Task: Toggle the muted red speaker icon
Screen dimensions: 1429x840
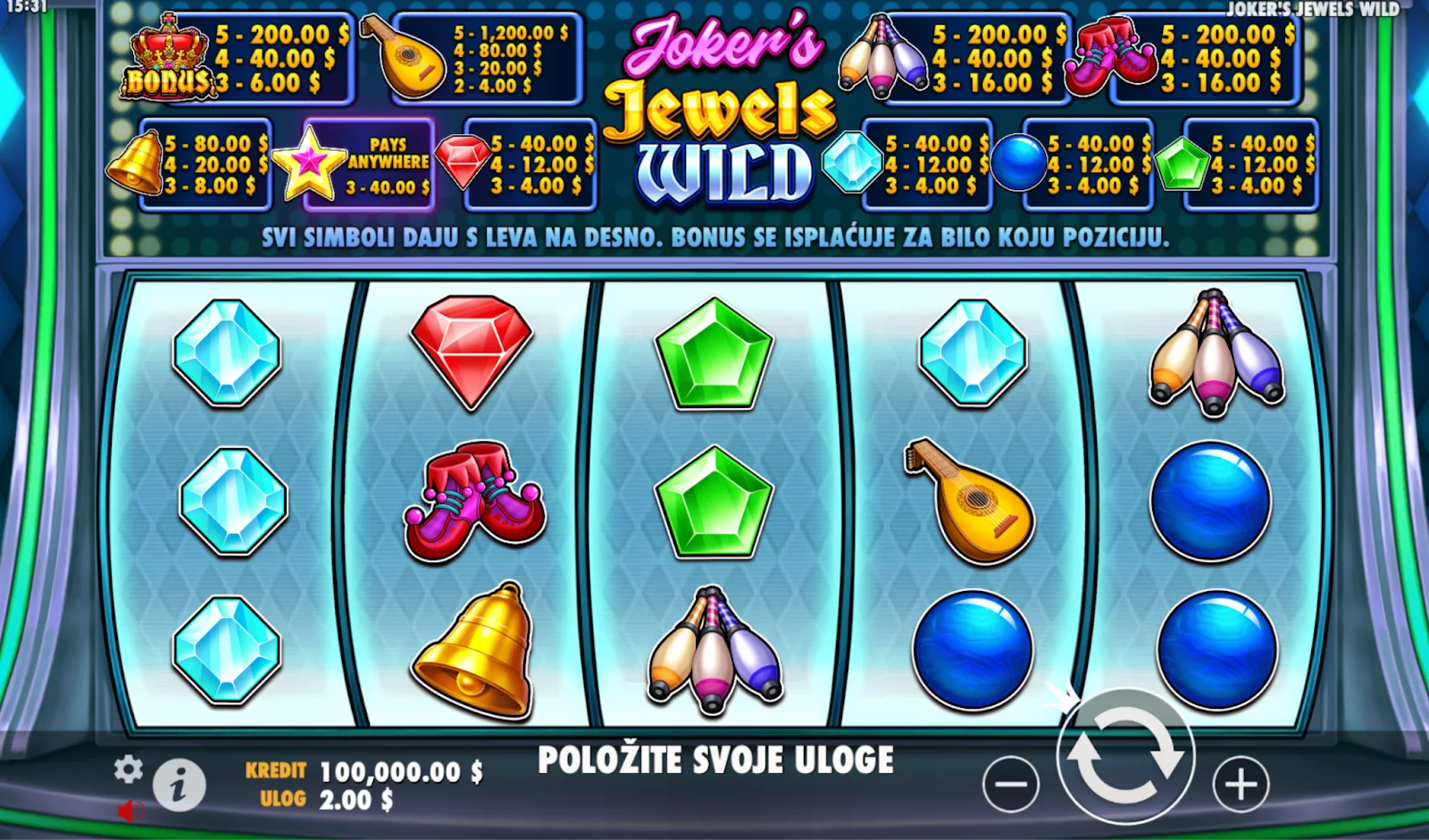Action: (130, 811)
